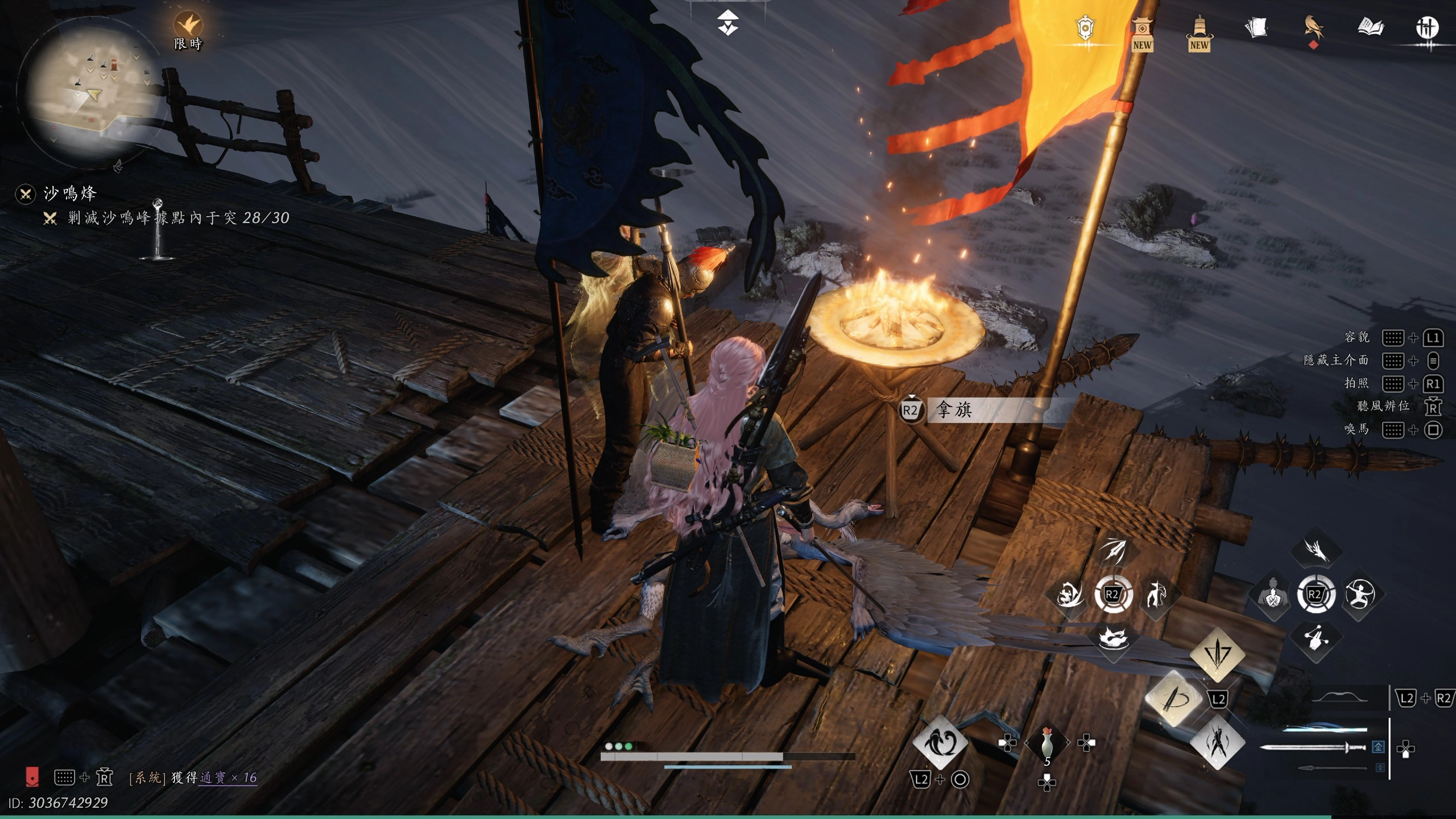Screen dimensions: 1456x819
Task: Open the bell tower icon marked NEW
Action: 1199,33
